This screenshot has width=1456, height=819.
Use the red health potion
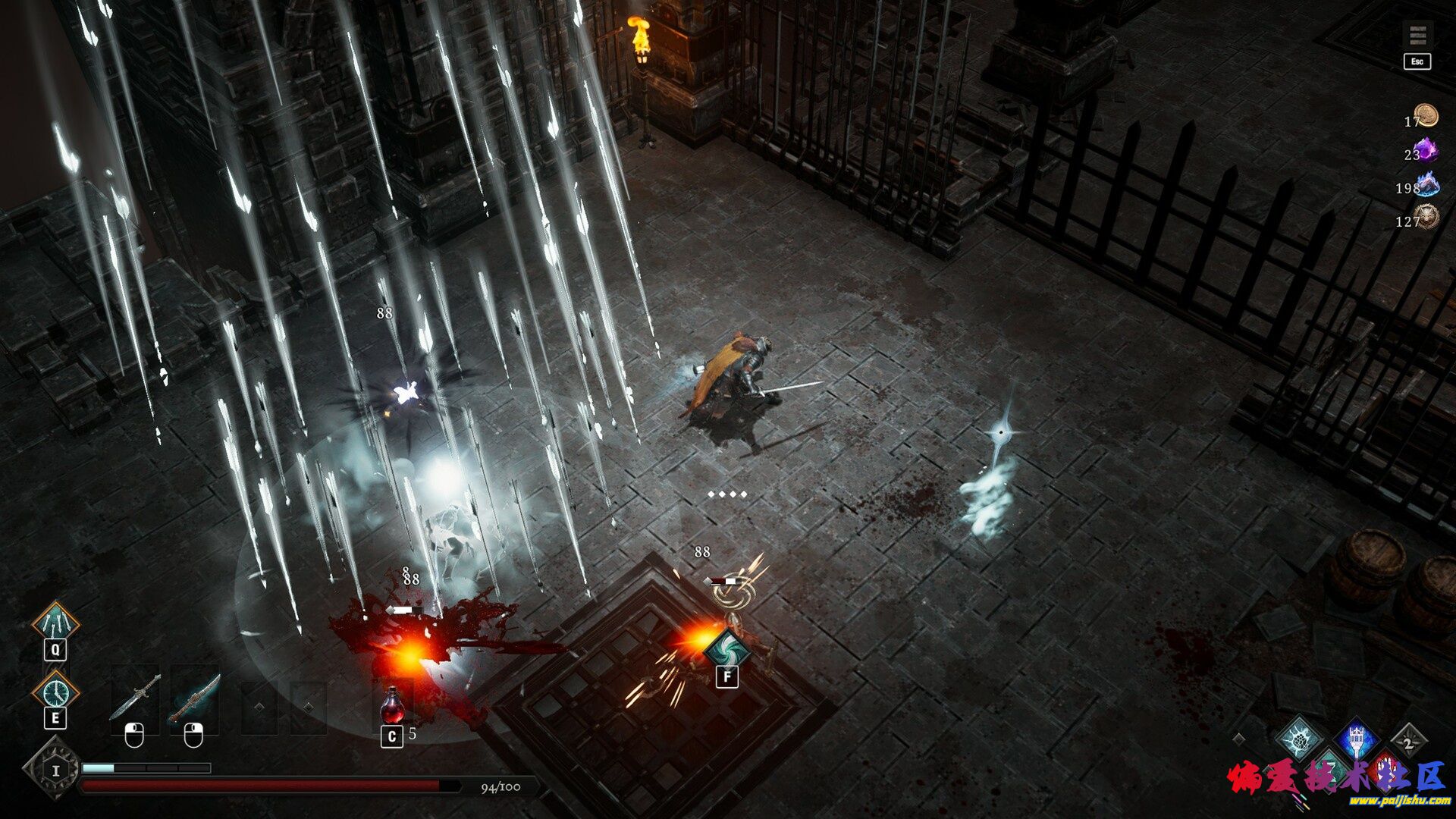(x=392, y=705)
